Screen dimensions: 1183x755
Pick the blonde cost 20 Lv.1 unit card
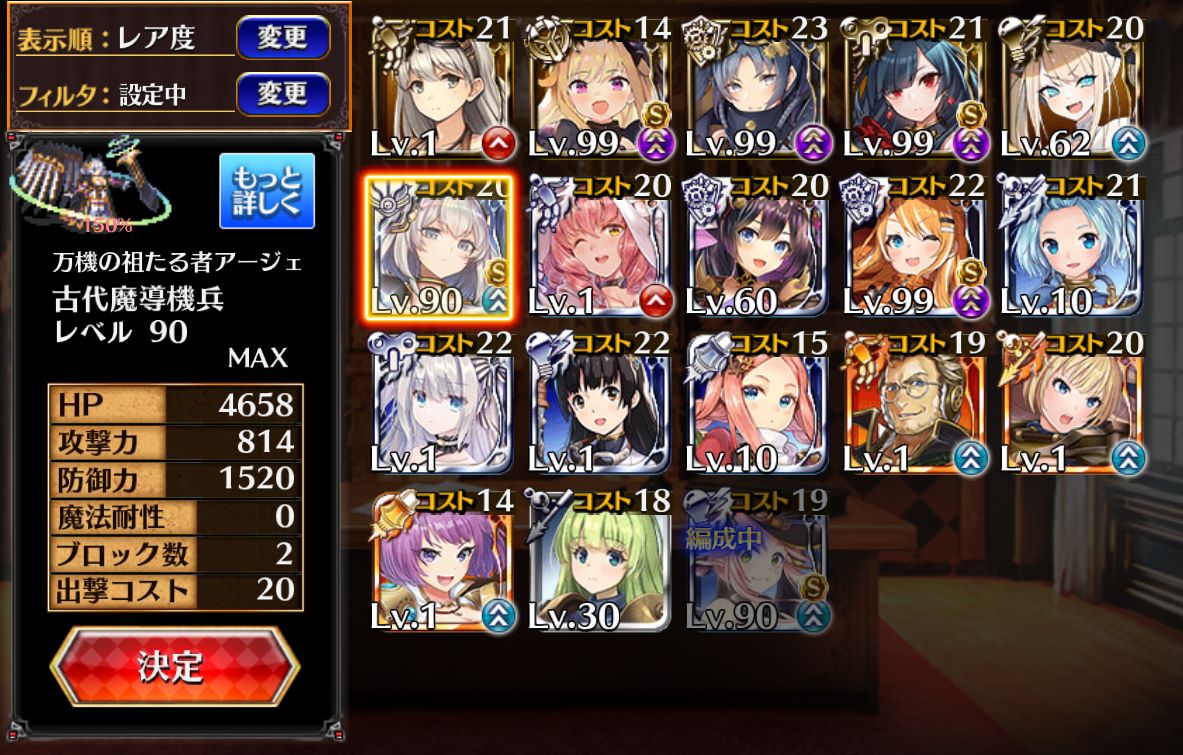pyautogui.click(x=1072, y=405)
